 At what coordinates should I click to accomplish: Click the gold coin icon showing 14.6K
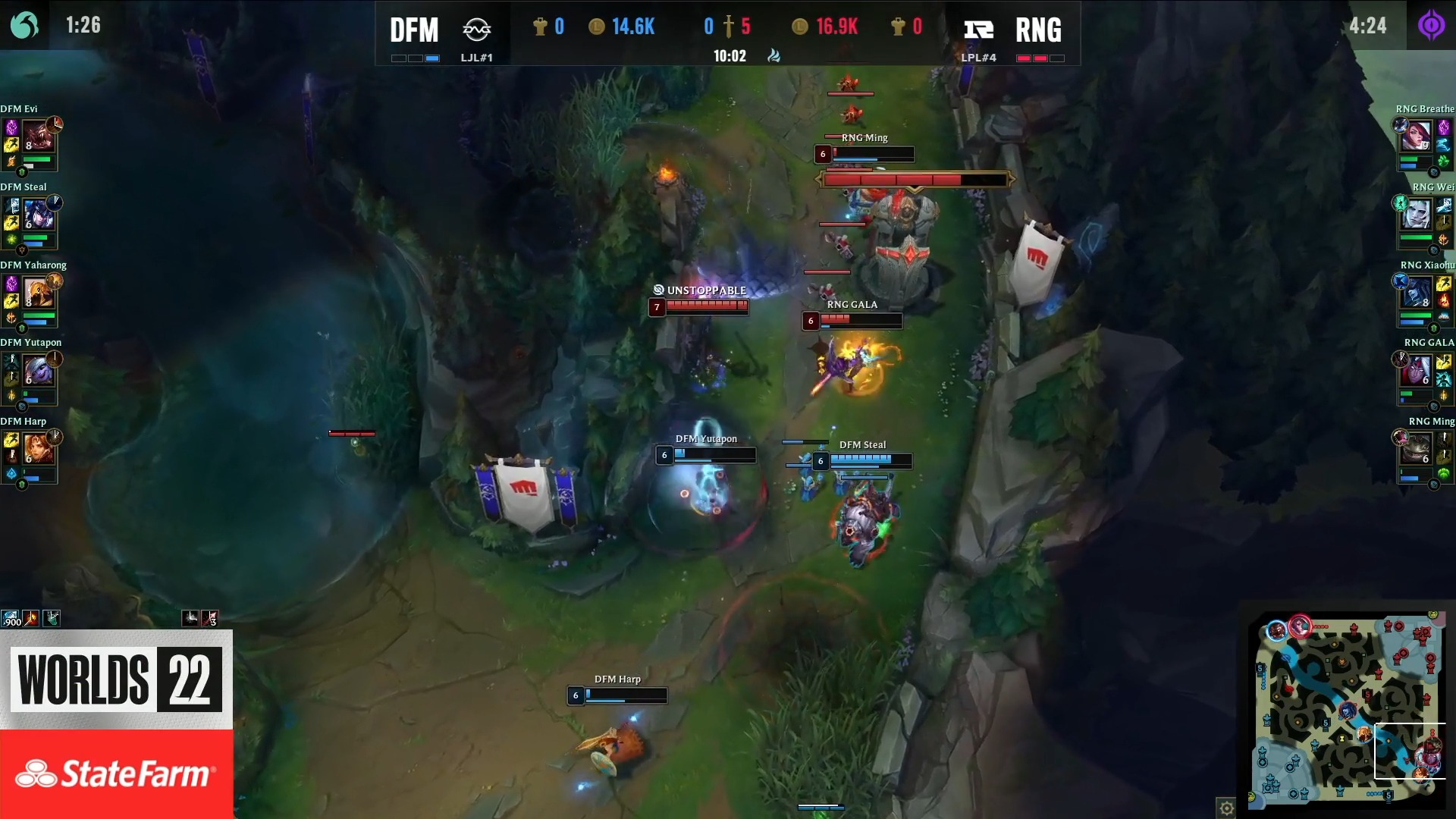click(x=598, y=27)
